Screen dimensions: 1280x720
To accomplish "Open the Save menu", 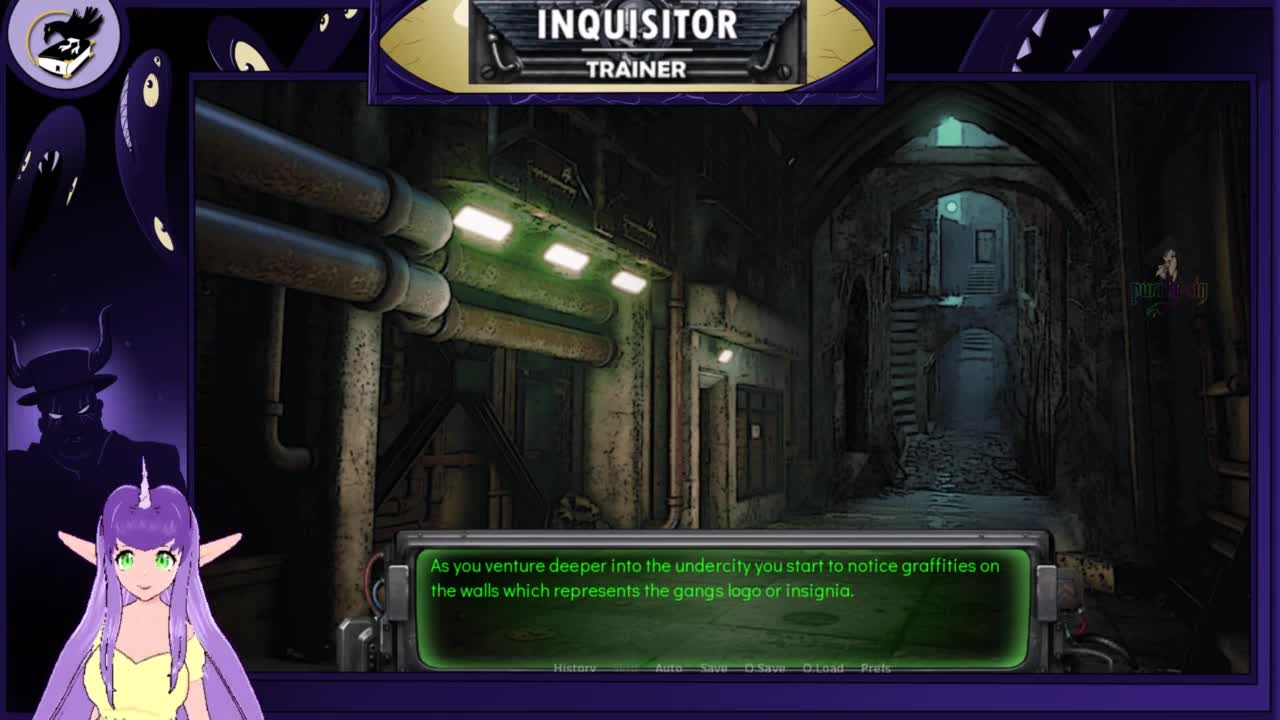I will (x=713, y=668).
